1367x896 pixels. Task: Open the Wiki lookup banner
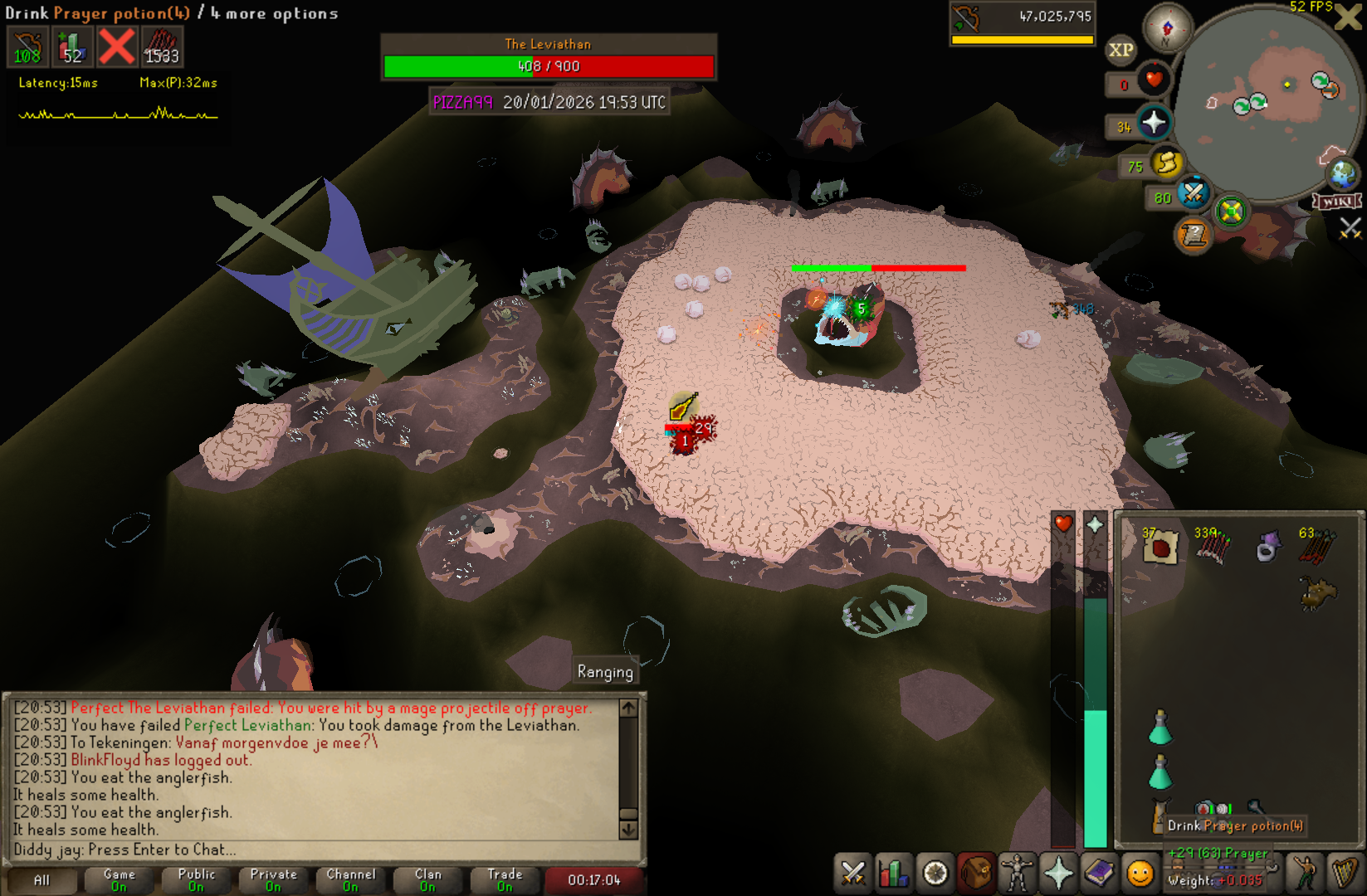point(1336,202)
